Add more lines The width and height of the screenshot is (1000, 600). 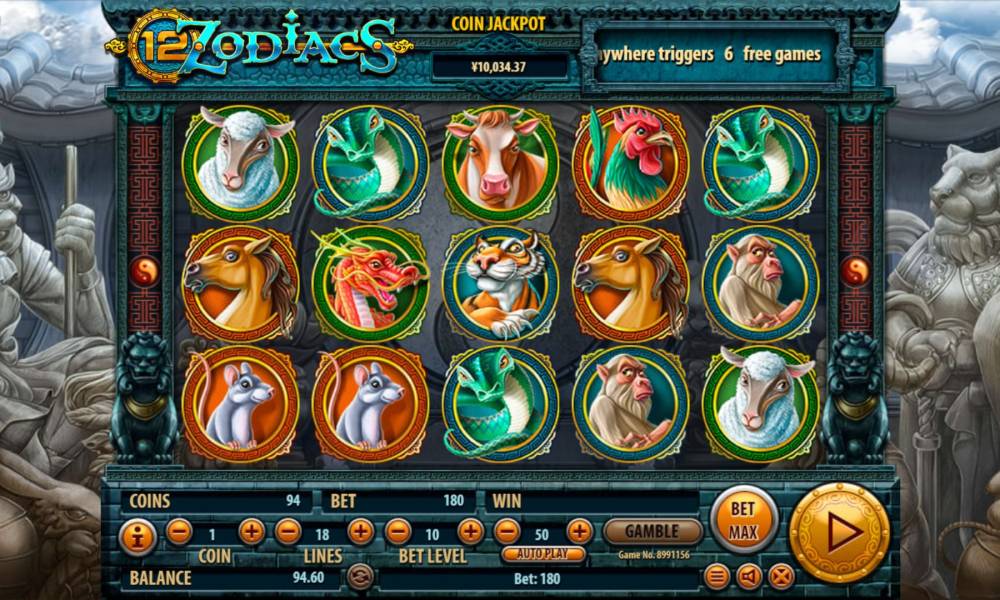pyautogui.click(x=360, y=532)
